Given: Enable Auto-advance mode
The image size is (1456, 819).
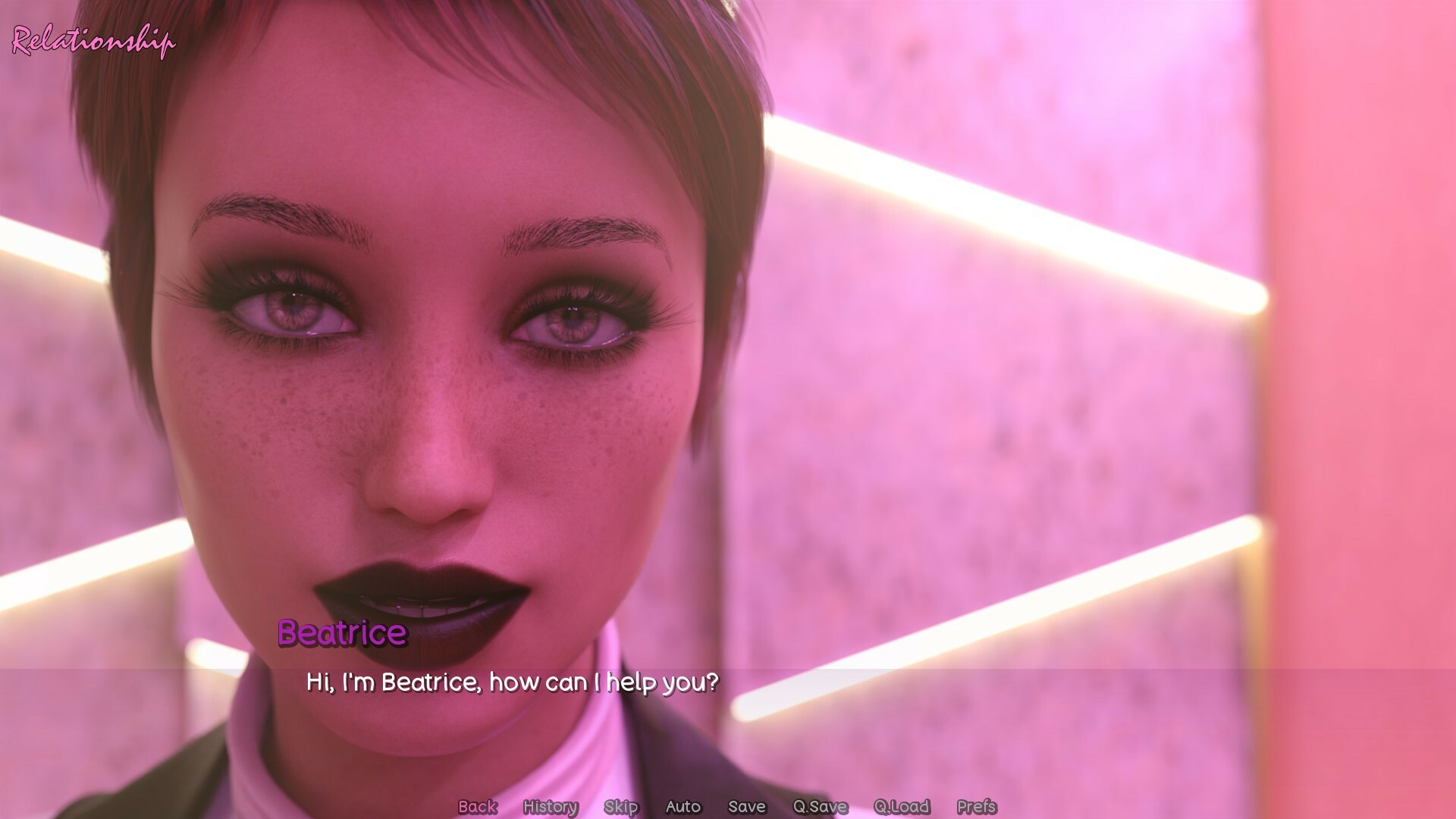Looking at the screenshot, I should click(x=682, y=807).
